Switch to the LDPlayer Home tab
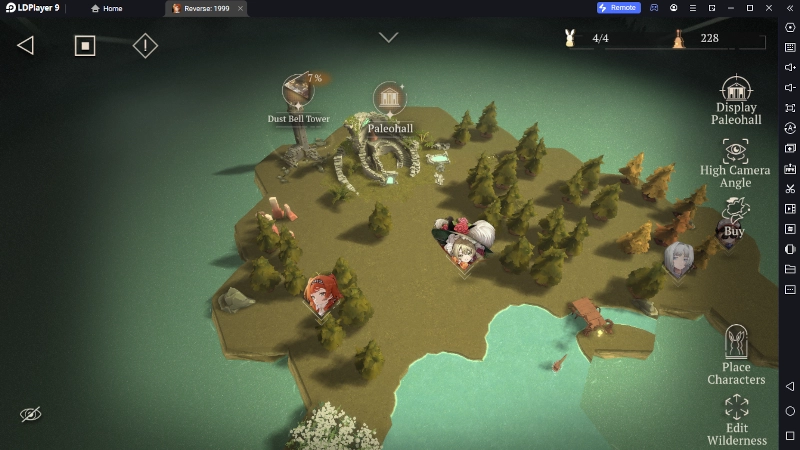 [107, 8]
